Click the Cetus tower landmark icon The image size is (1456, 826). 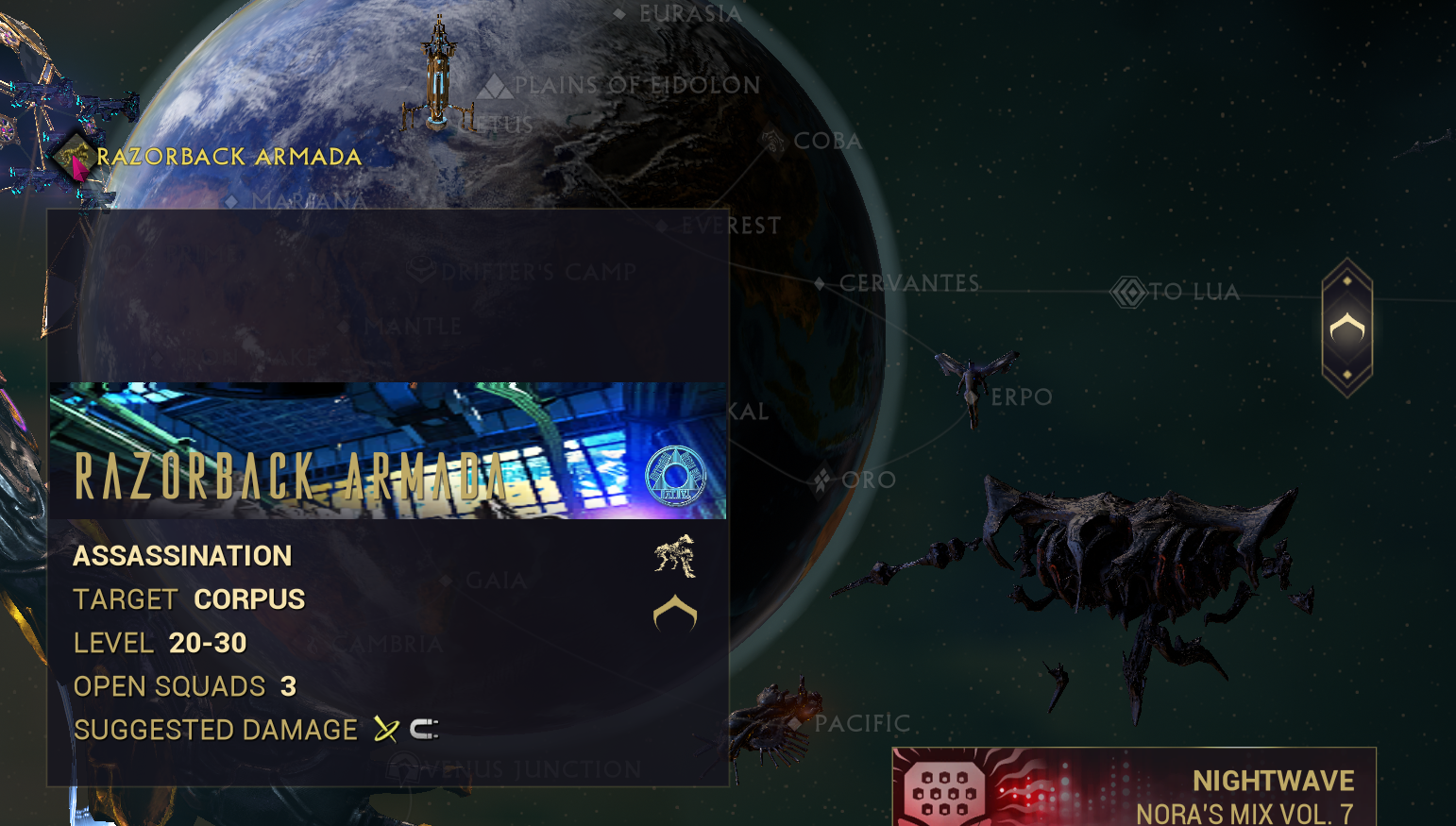[438, 76]
